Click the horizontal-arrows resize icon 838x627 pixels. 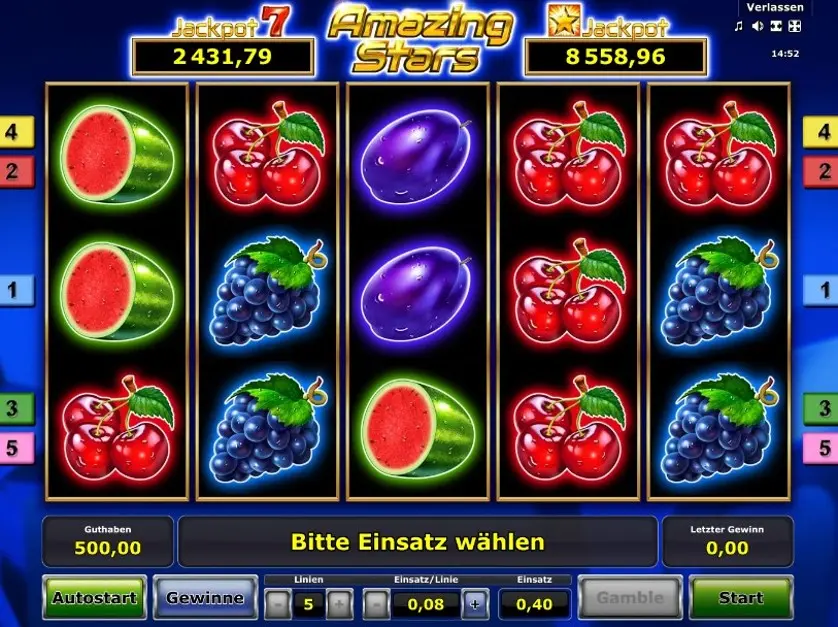pos(776,27)
